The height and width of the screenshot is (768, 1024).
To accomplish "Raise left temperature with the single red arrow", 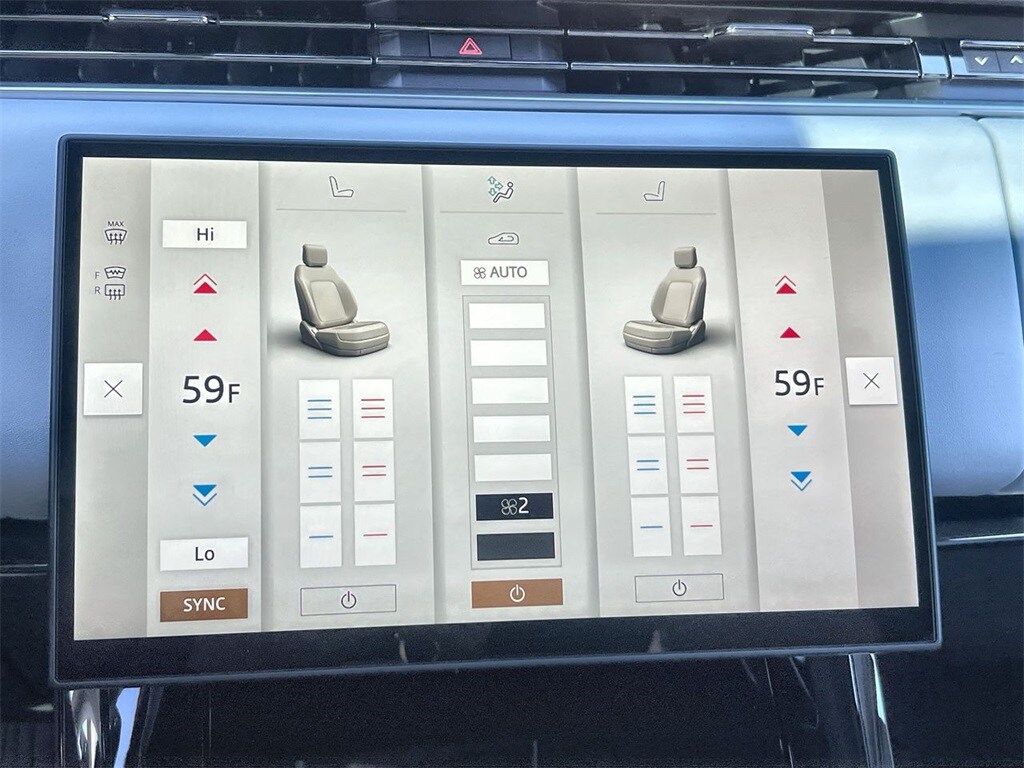I will (x=204, y=335).
